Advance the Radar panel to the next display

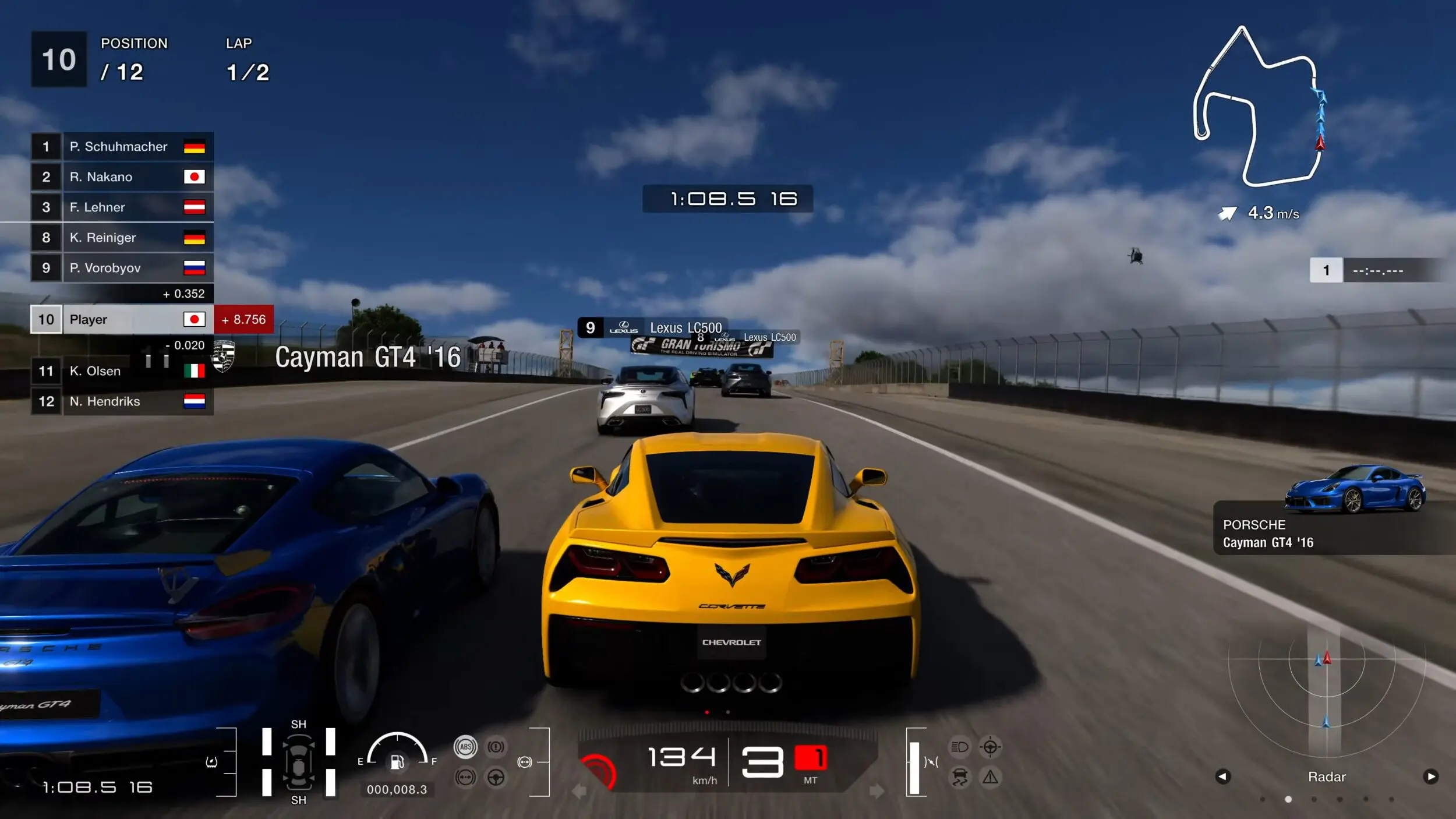coord(1430,776)
